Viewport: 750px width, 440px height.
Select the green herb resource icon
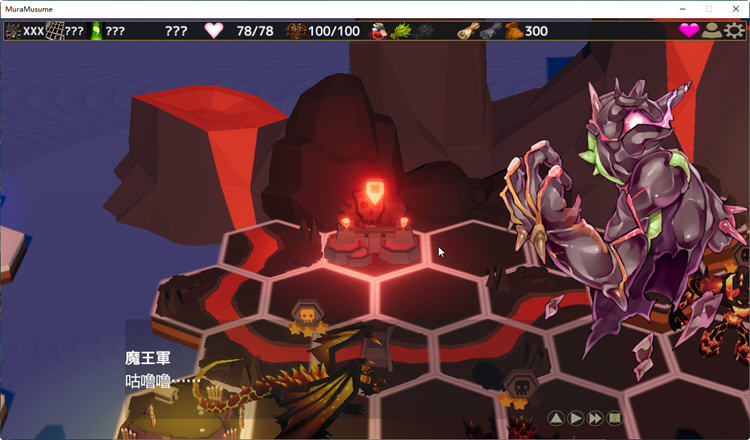click(x=402, y=31)
